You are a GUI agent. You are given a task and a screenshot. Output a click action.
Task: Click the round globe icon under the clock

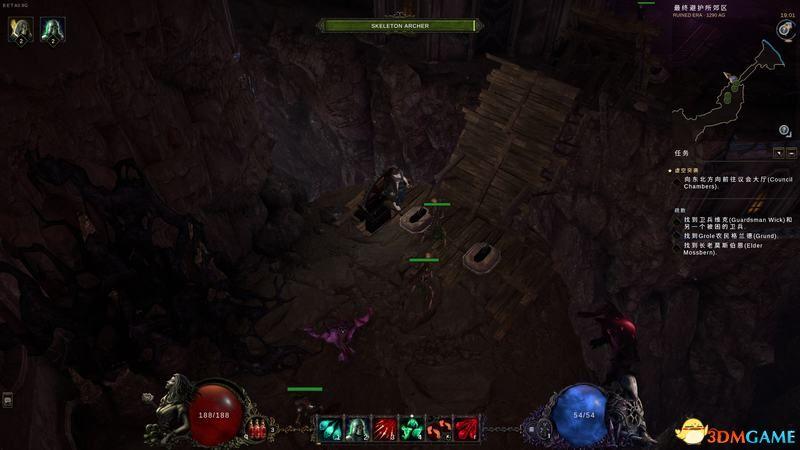click(x=786, y=30)
